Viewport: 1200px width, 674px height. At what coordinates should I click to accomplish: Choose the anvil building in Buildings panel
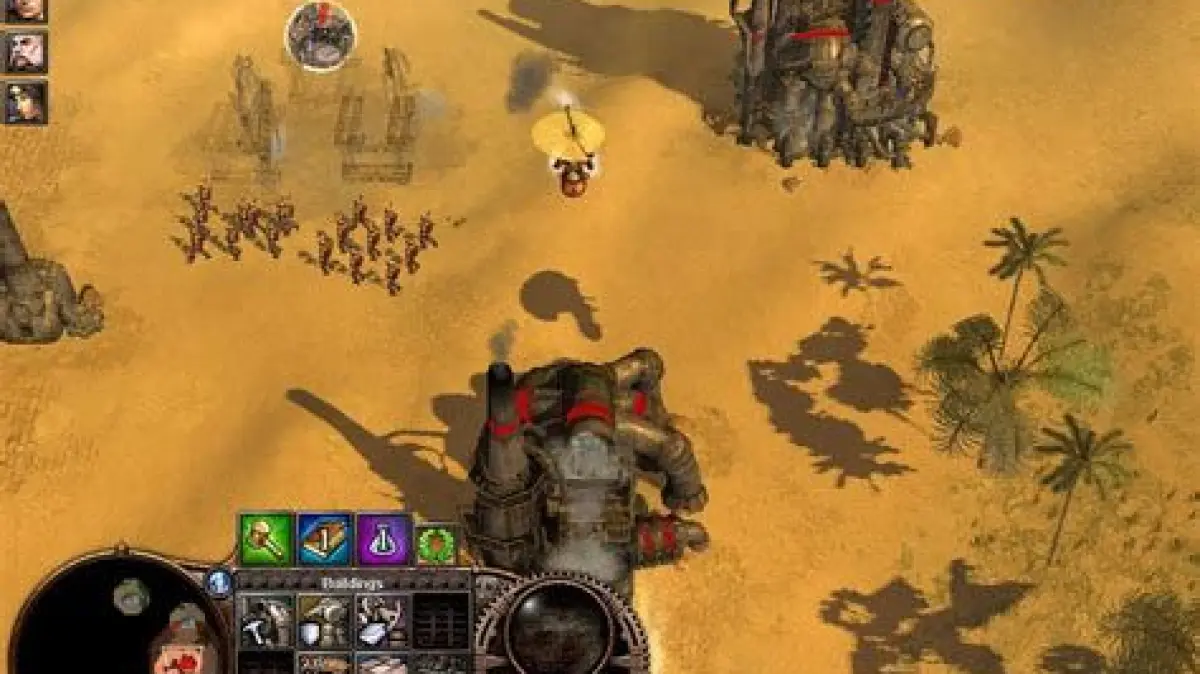click(x=383, y=621)
